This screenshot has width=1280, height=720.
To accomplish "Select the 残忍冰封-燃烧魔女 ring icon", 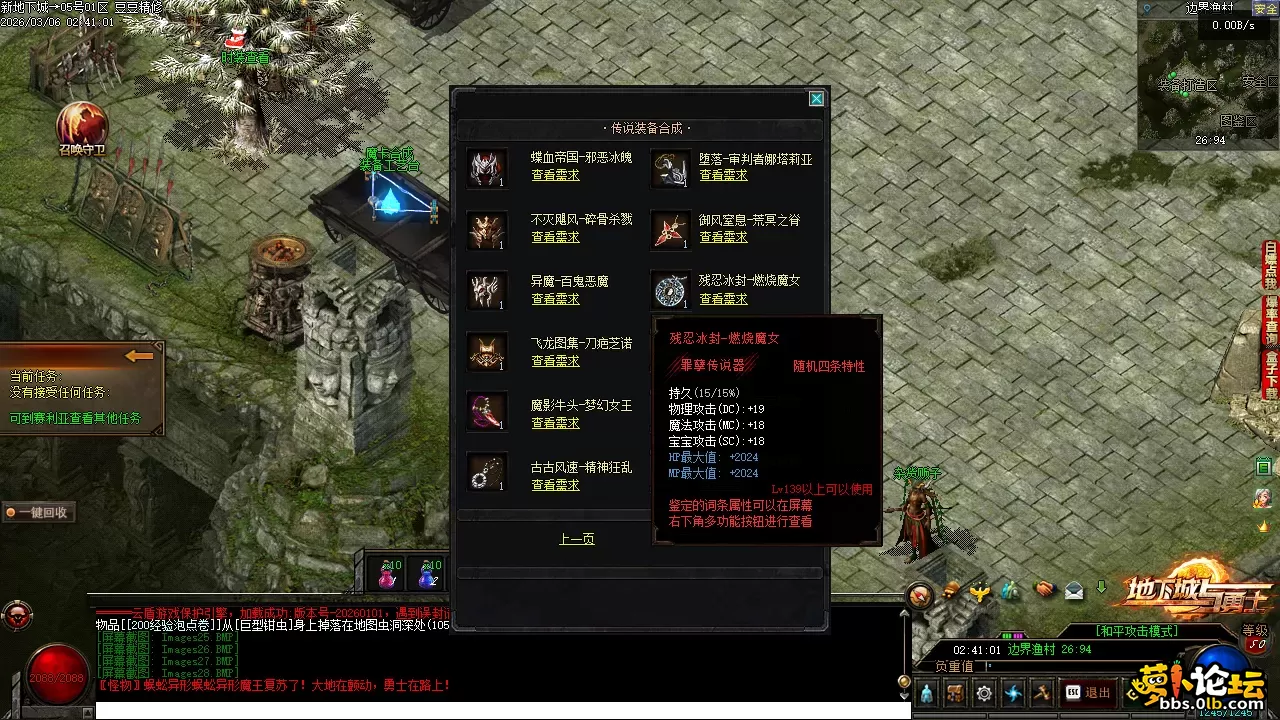I will [670, 290].
